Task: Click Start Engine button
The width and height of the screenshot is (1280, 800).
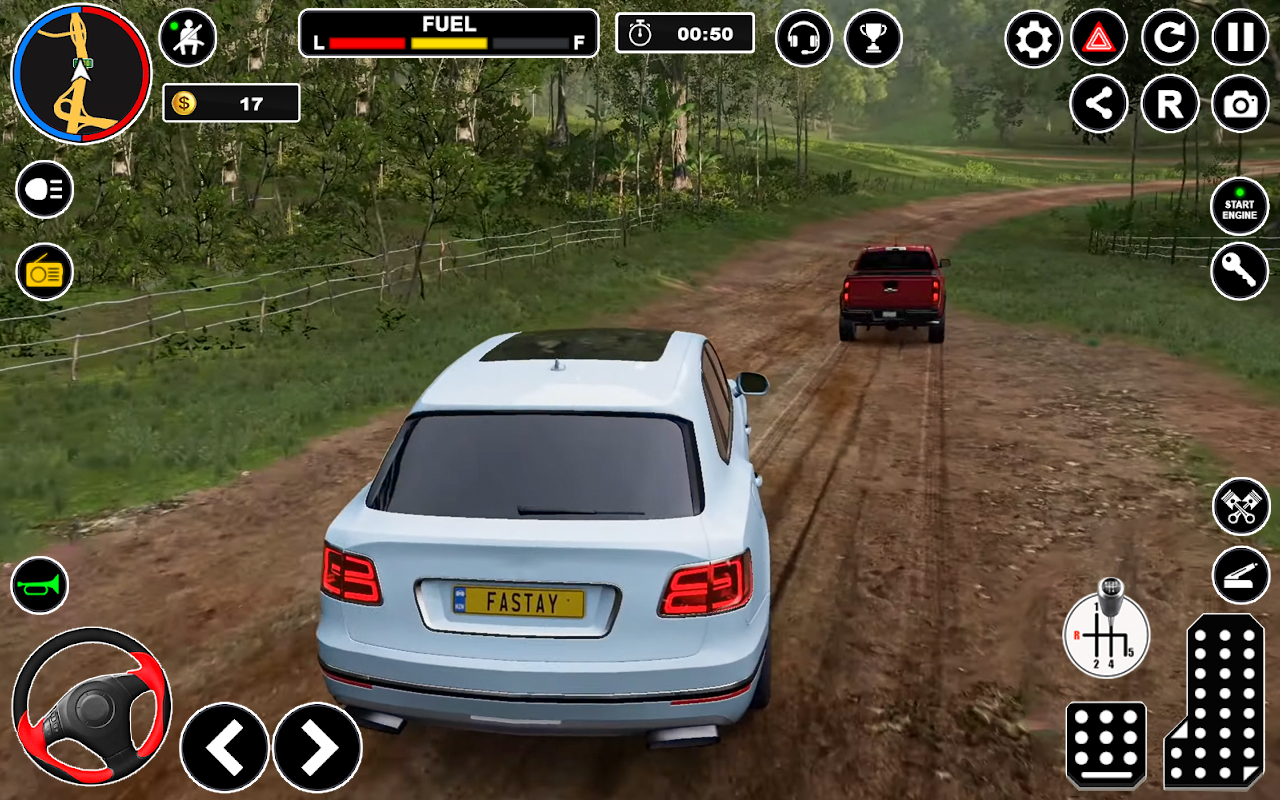Action: (1240, 206)
